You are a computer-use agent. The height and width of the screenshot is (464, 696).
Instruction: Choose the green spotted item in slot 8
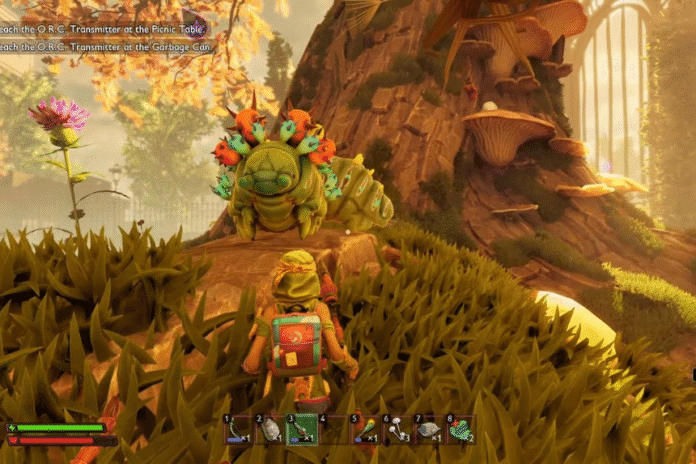click(461, 430)
